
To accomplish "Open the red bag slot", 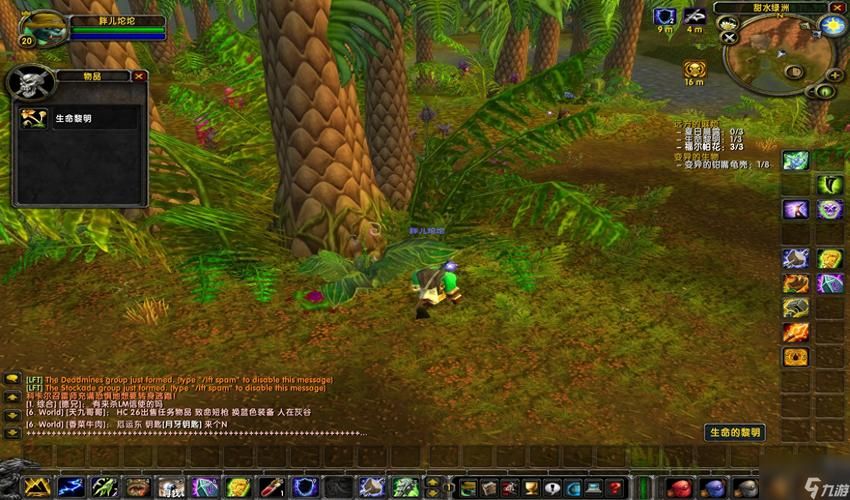I will 681,488.
